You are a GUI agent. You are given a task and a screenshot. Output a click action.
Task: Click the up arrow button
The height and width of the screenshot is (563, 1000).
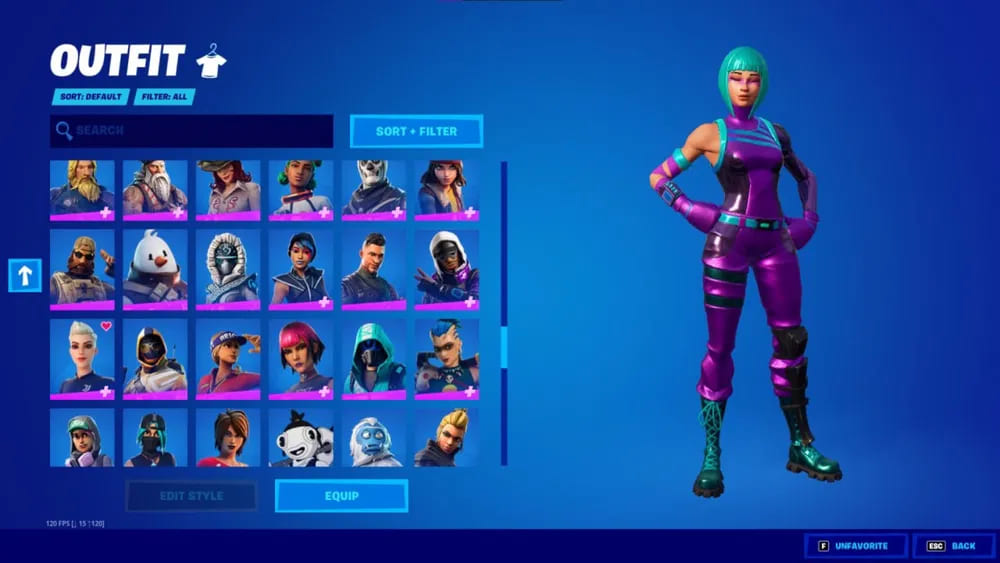click(25, 276)
